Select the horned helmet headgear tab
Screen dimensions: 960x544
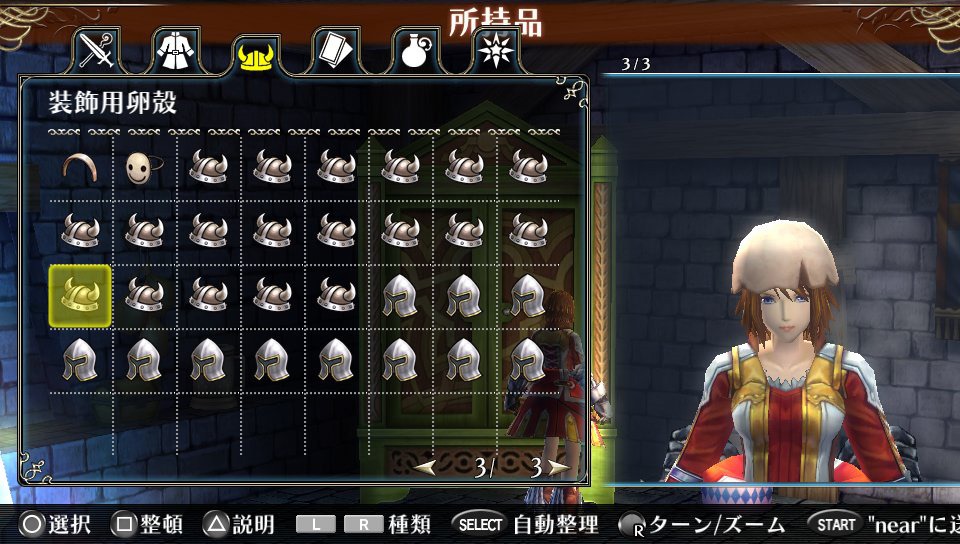[x=256, y=56]
